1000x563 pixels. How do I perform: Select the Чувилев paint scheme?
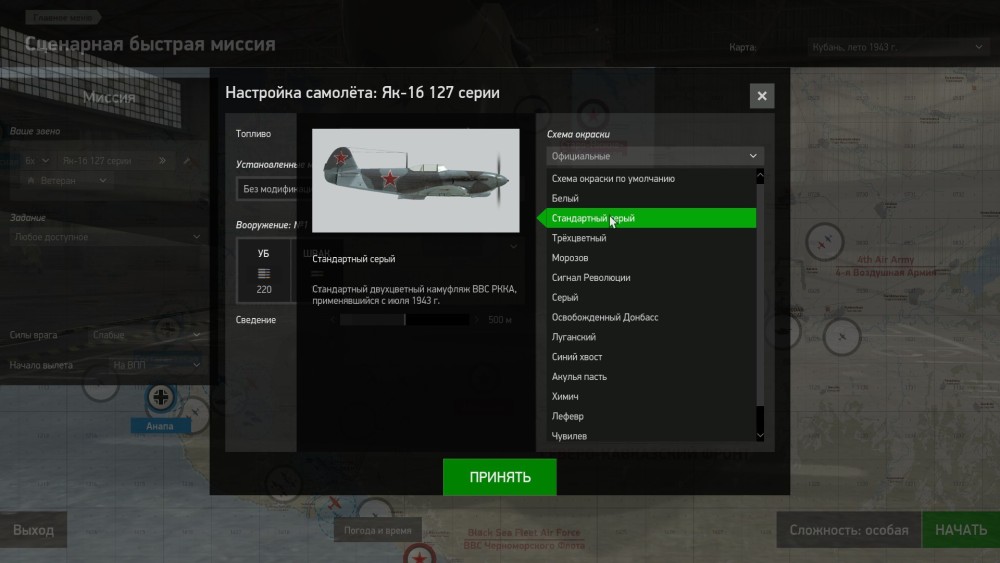570,436
